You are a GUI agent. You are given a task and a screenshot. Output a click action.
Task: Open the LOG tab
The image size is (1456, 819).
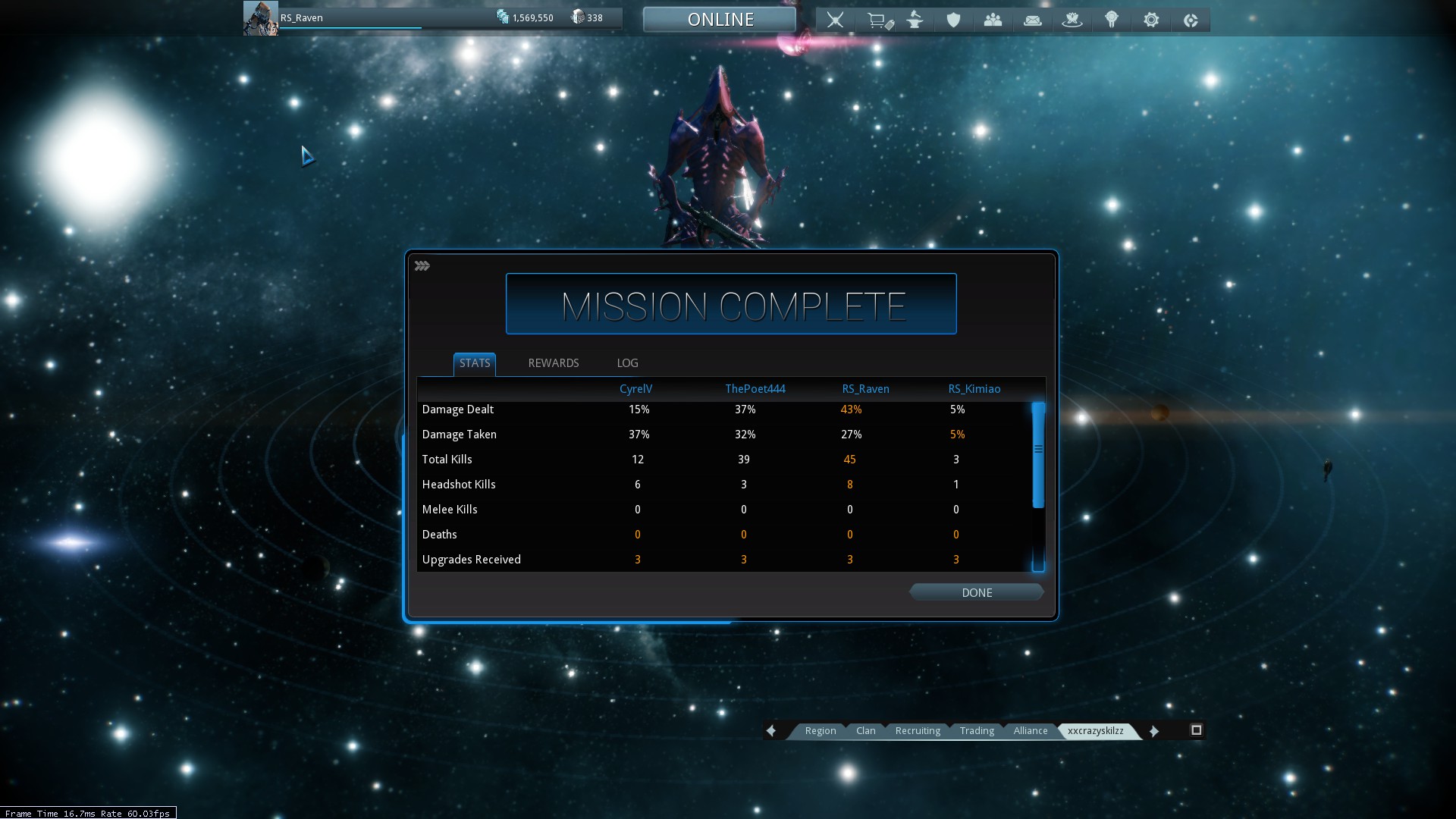pyautogui.click(x=627, y=363)
